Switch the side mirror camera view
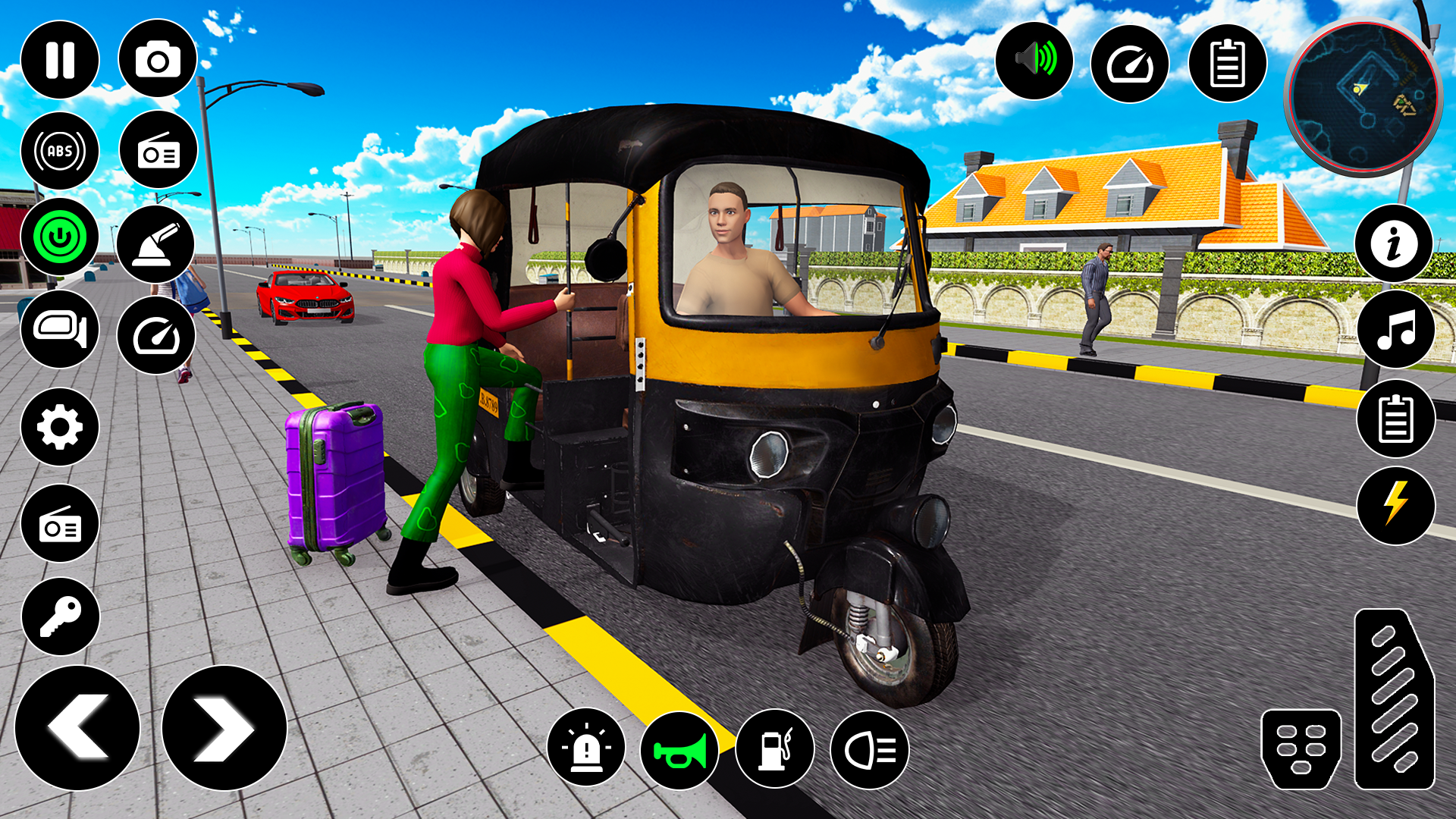Image resolution: width=1456 pixels, height=819 pixels. [x=60, y=329]
